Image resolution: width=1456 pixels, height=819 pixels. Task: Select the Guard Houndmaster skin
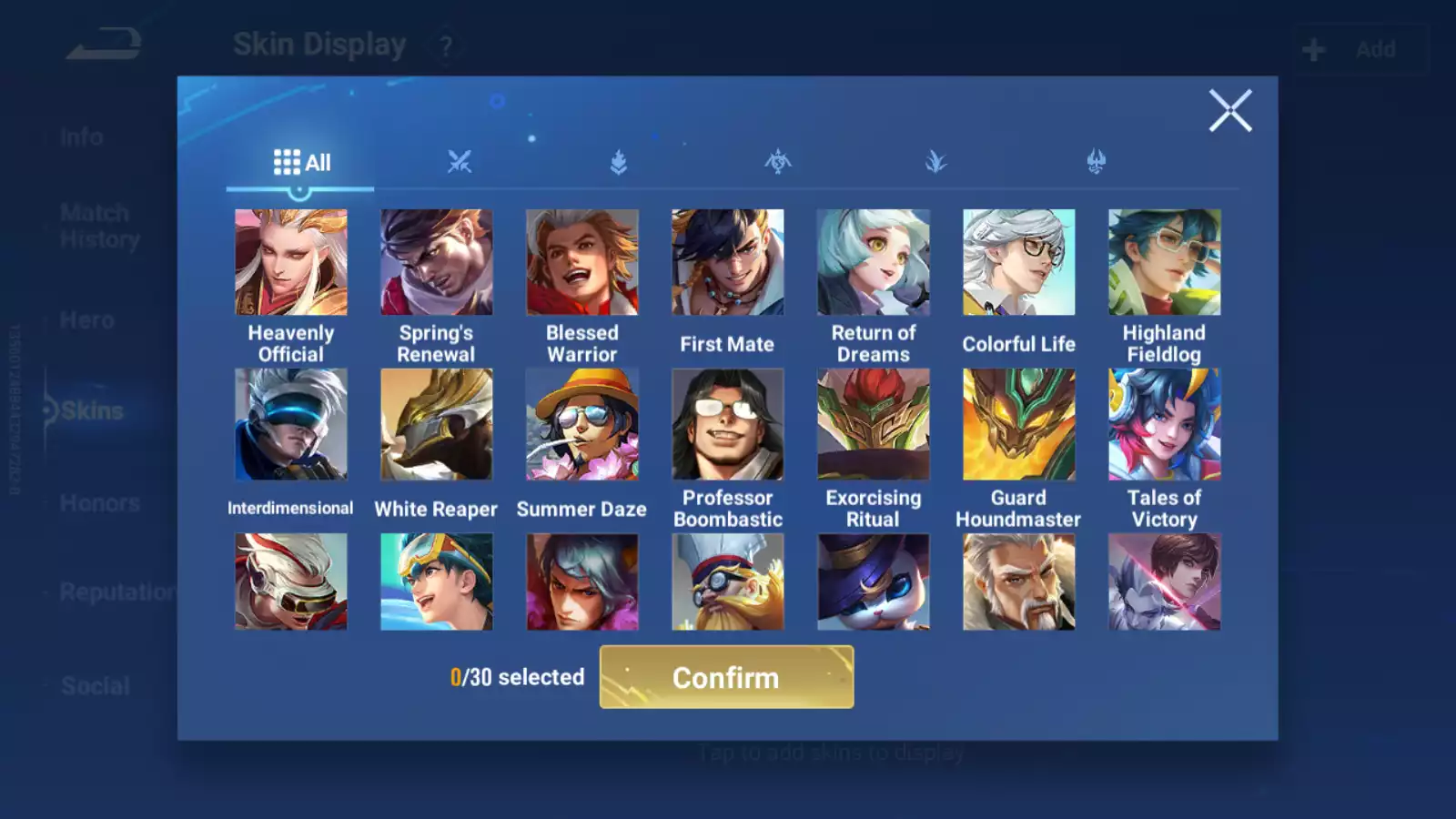coord(1019,424)
